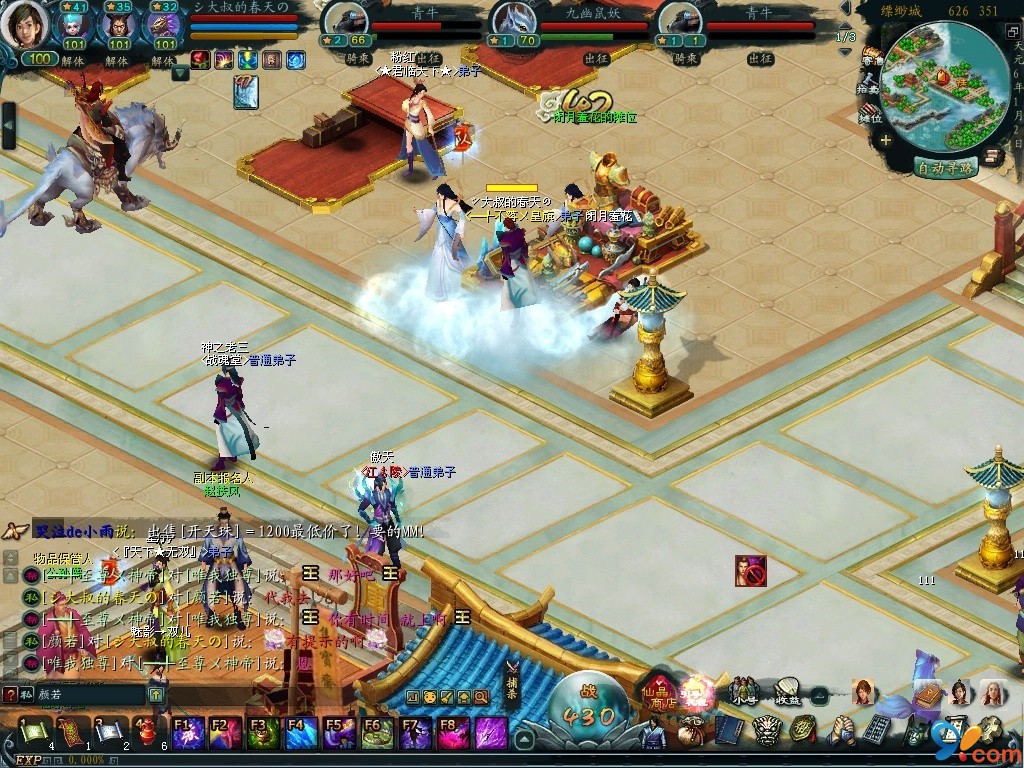Click the abacus icon in bottom bar
The width and height of the screenshot is (1024, 768).
point(876,730)
